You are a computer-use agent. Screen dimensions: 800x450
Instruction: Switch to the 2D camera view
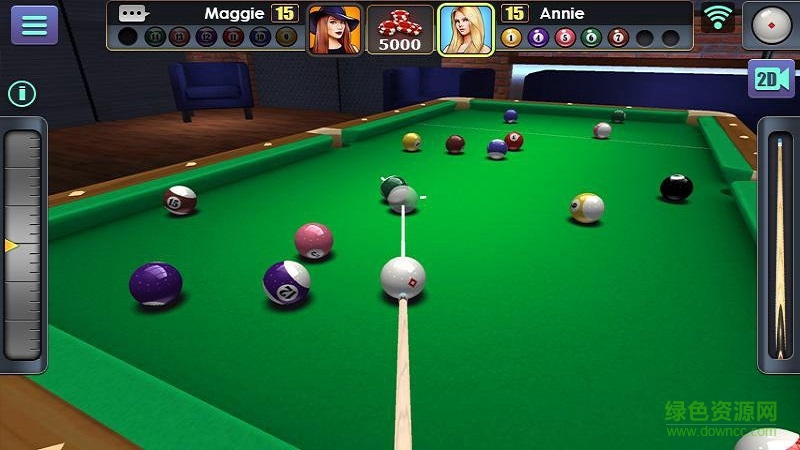(771, 79)
